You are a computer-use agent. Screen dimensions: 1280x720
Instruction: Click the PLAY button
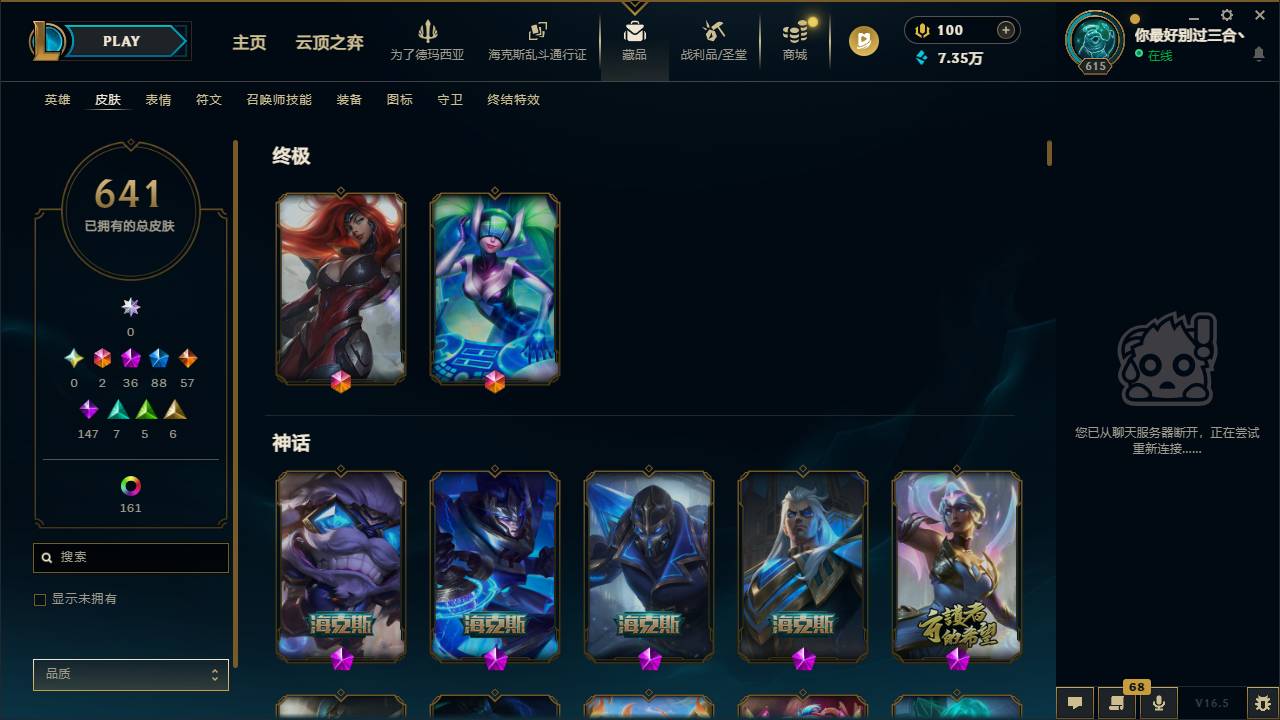[x=121, y=41]
